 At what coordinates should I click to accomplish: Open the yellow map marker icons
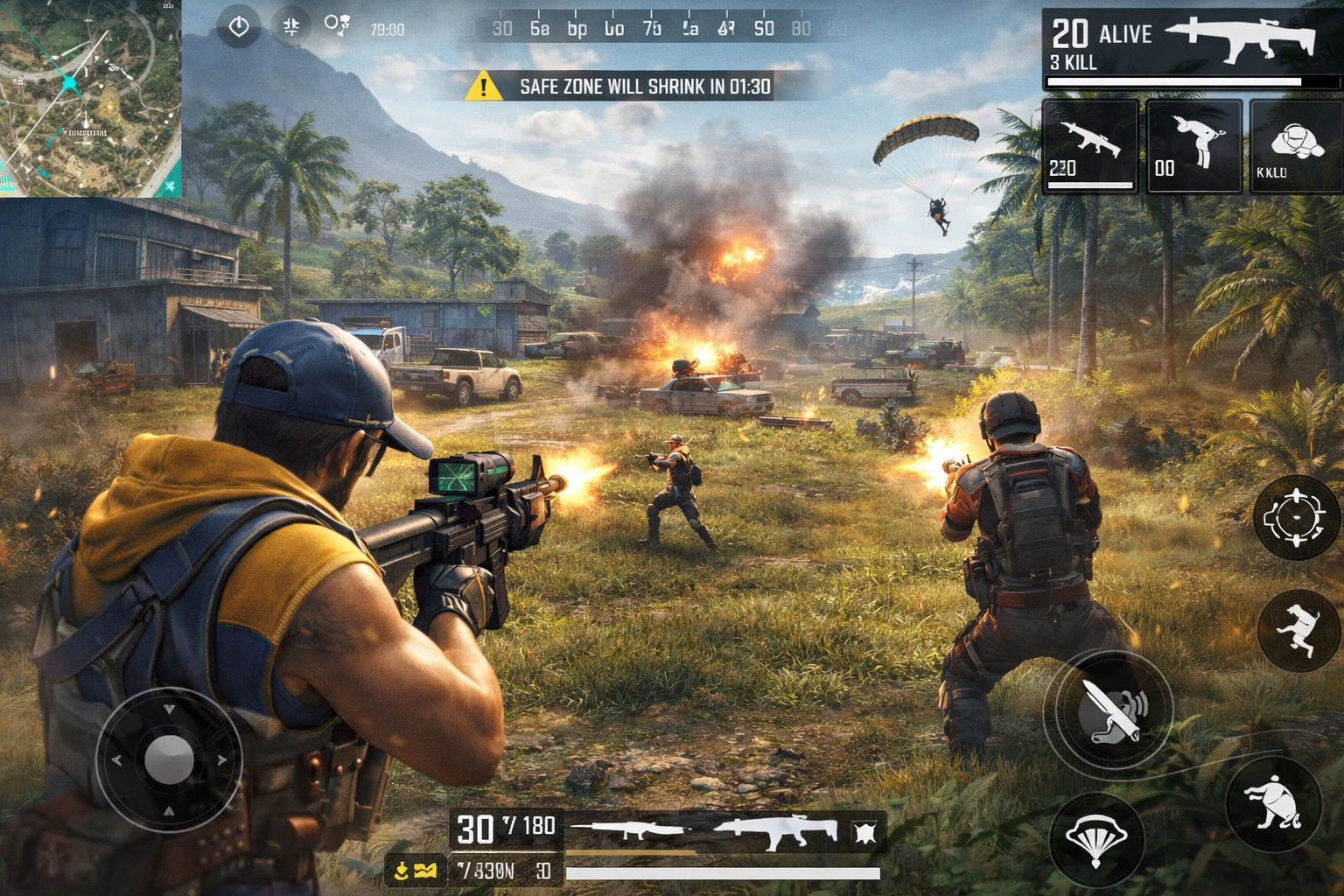(x=415, y=870)
